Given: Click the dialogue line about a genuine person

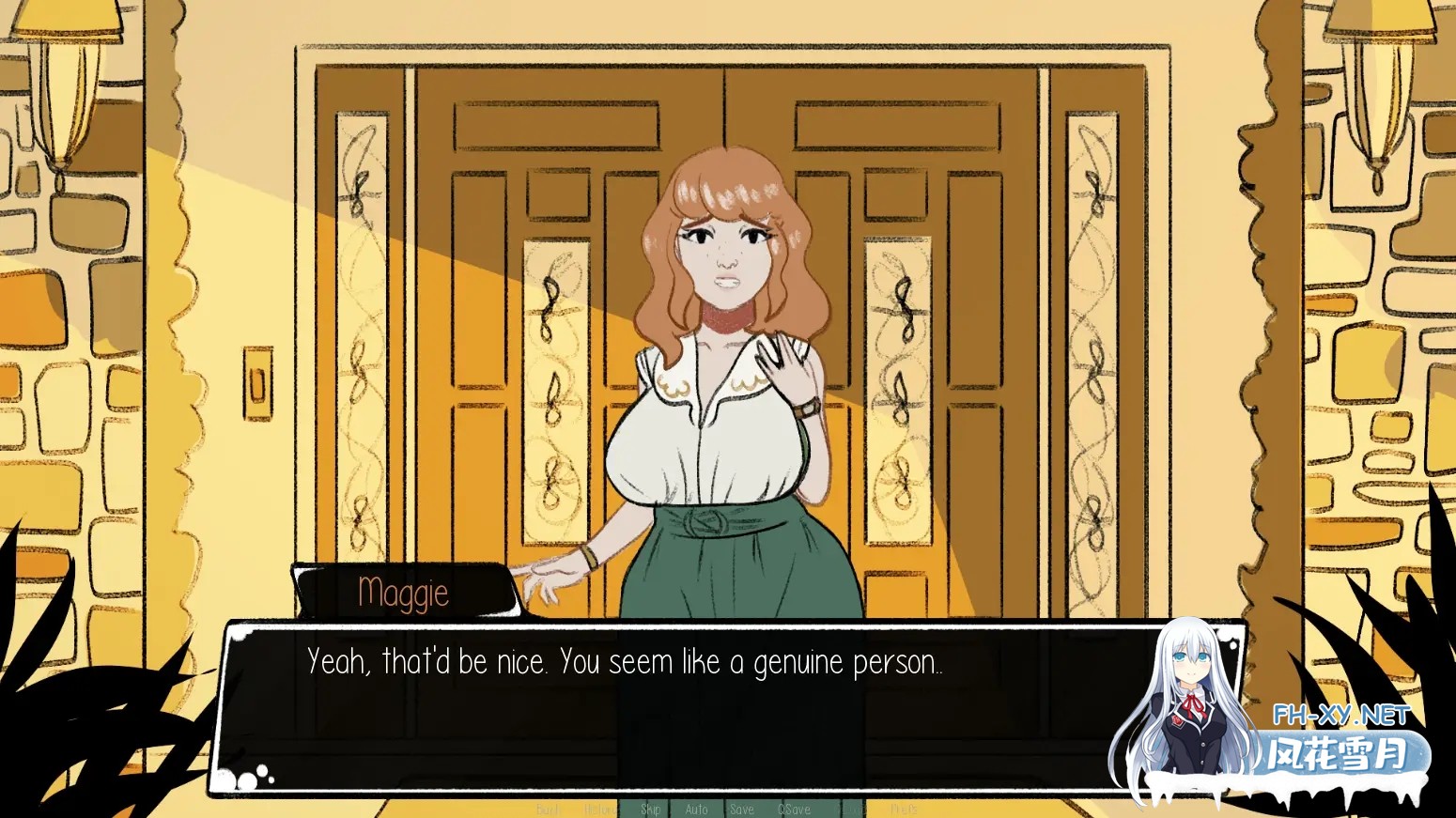Looking at the screenshot, I should 625,662.
